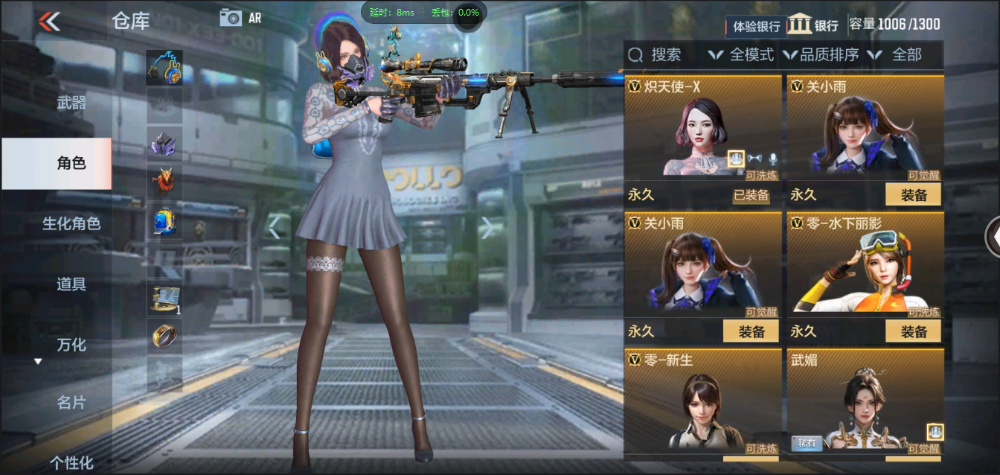Image resolution: width=1000 pixels, height=475 pixels.
Task: Show the 个性化 tab
Action: pos(71,461)
